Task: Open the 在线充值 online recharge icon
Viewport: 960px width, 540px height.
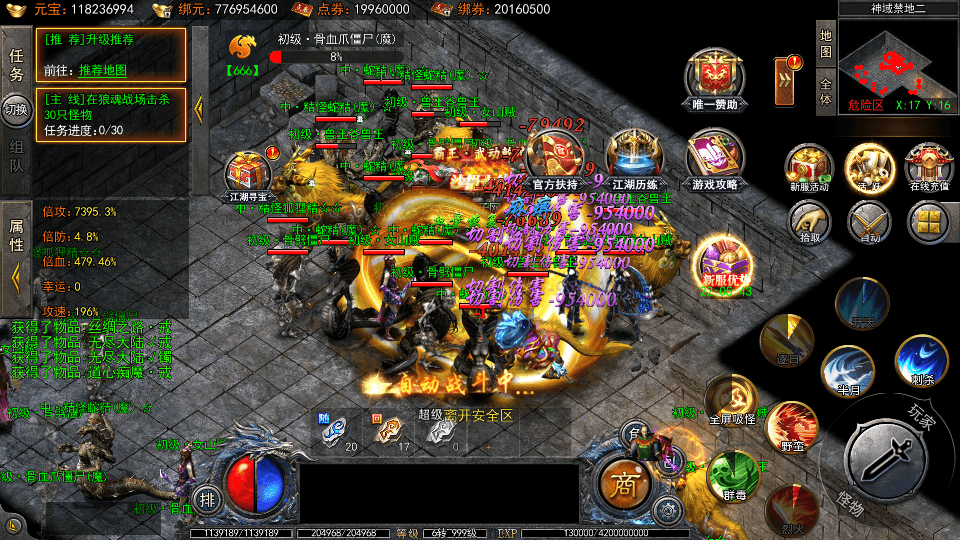Action: 928,166
